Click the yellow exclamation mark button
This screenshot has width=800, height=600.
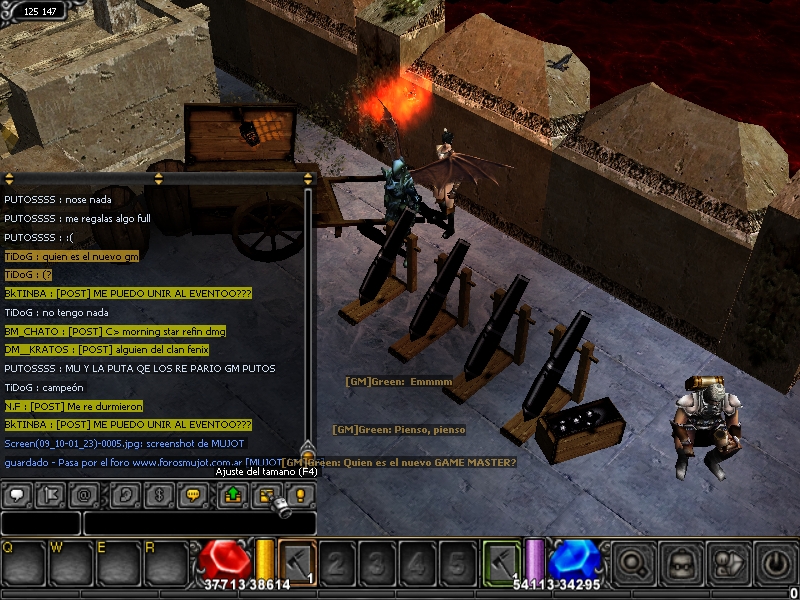click(299, 495)
